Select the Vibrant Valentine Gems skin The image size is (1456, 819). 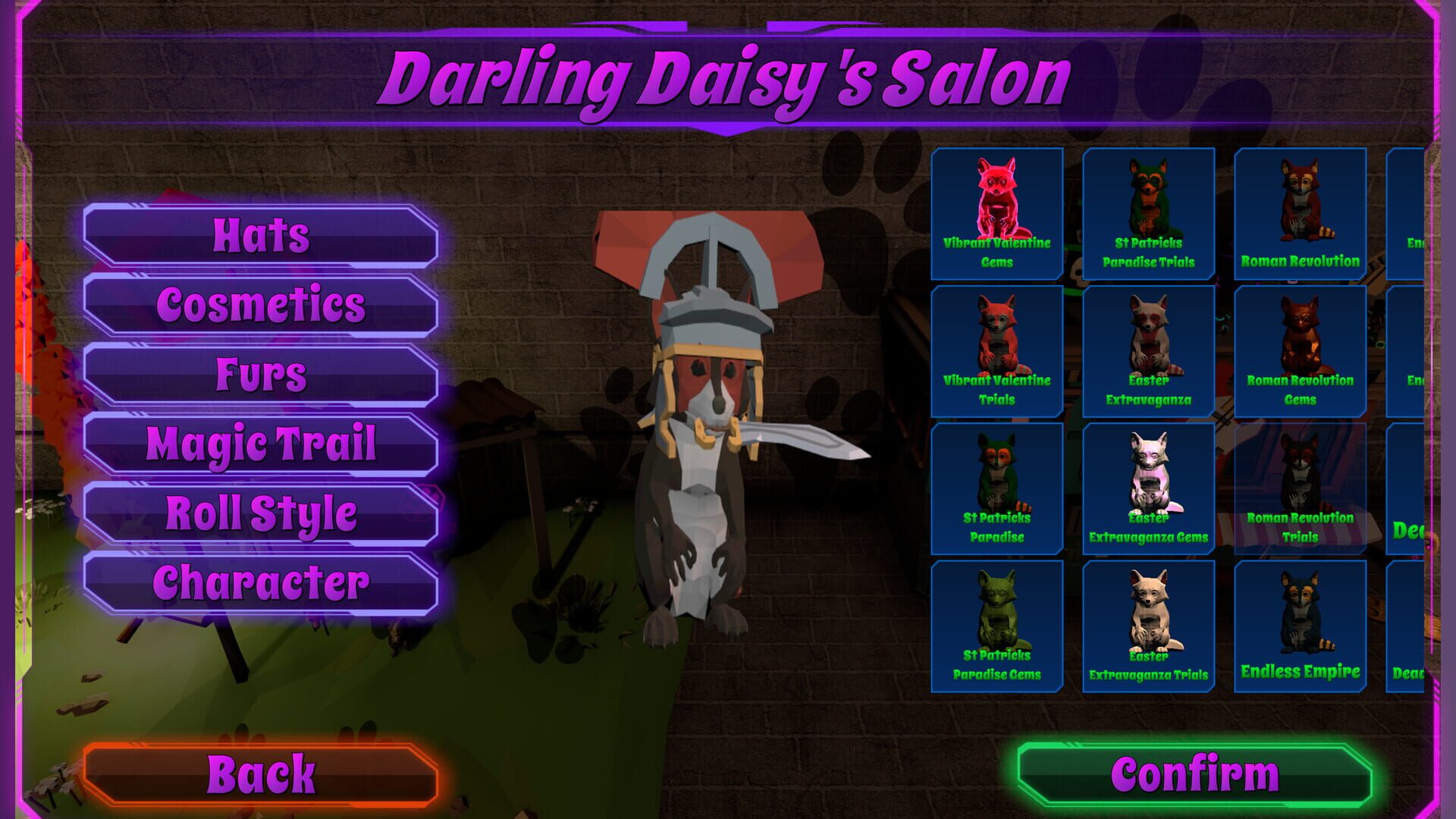[996, 212]
